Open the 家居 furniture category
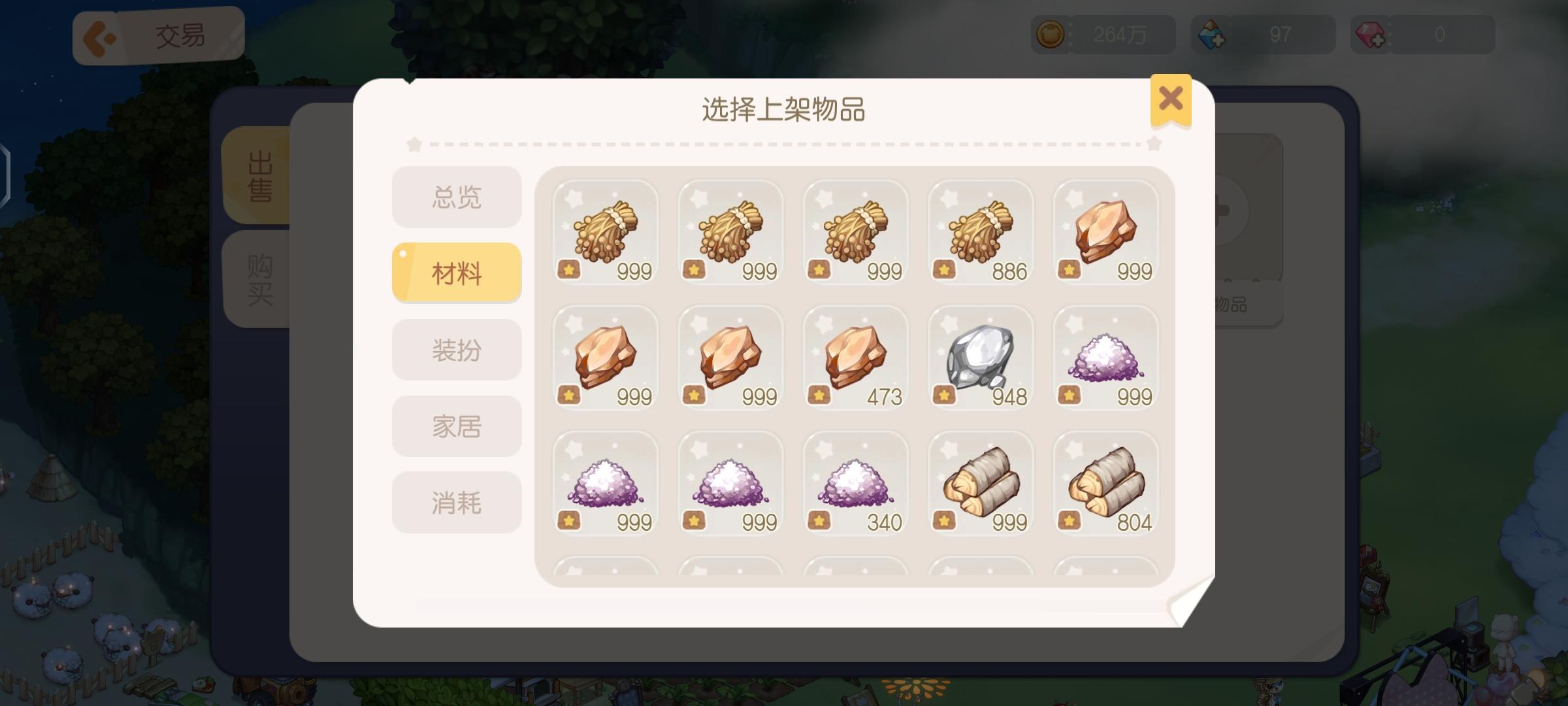Screen dimensions: 1568x706 click(456, 426)
